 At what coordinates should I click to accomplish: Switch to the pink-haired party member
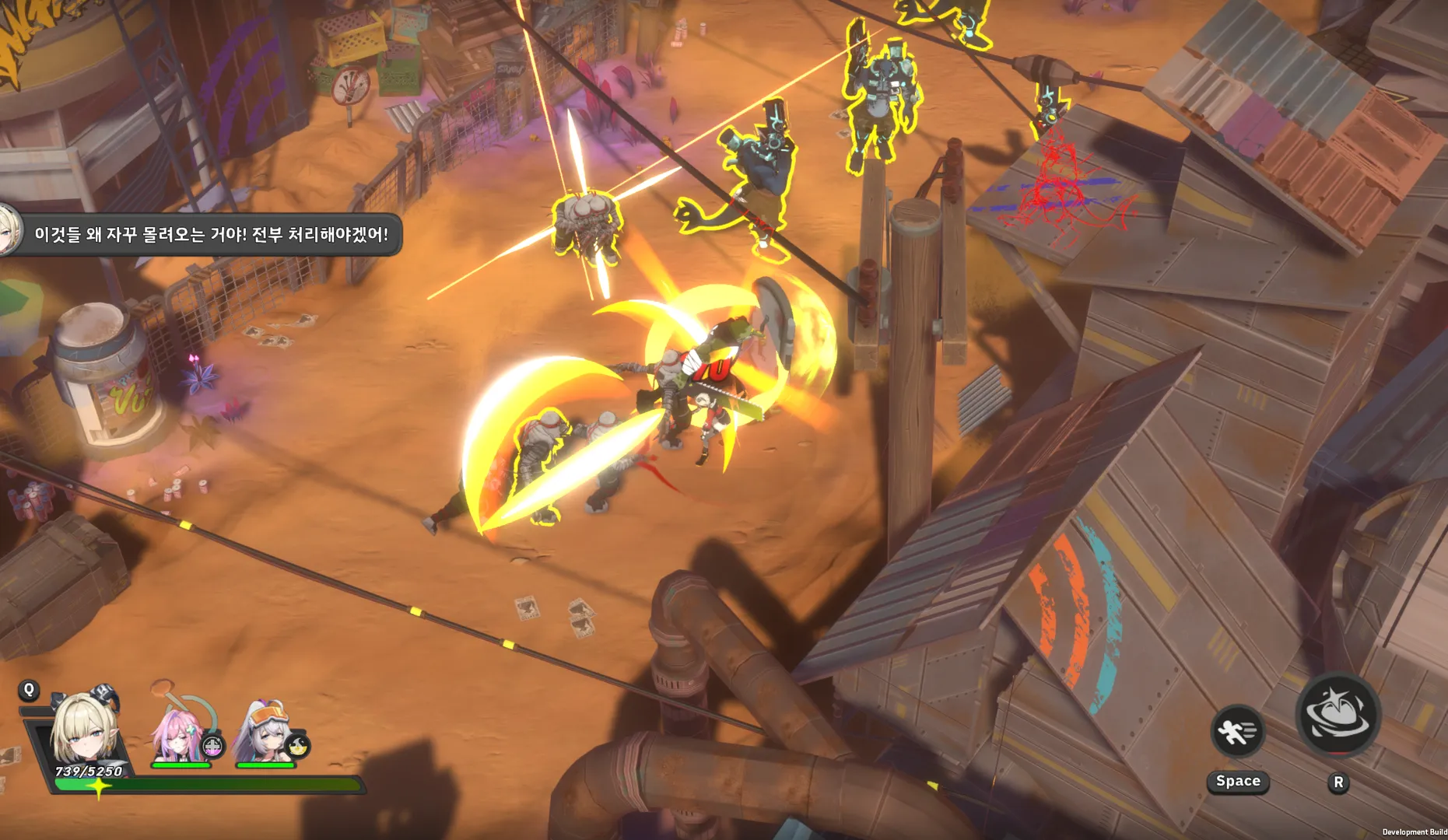[181, 731]
